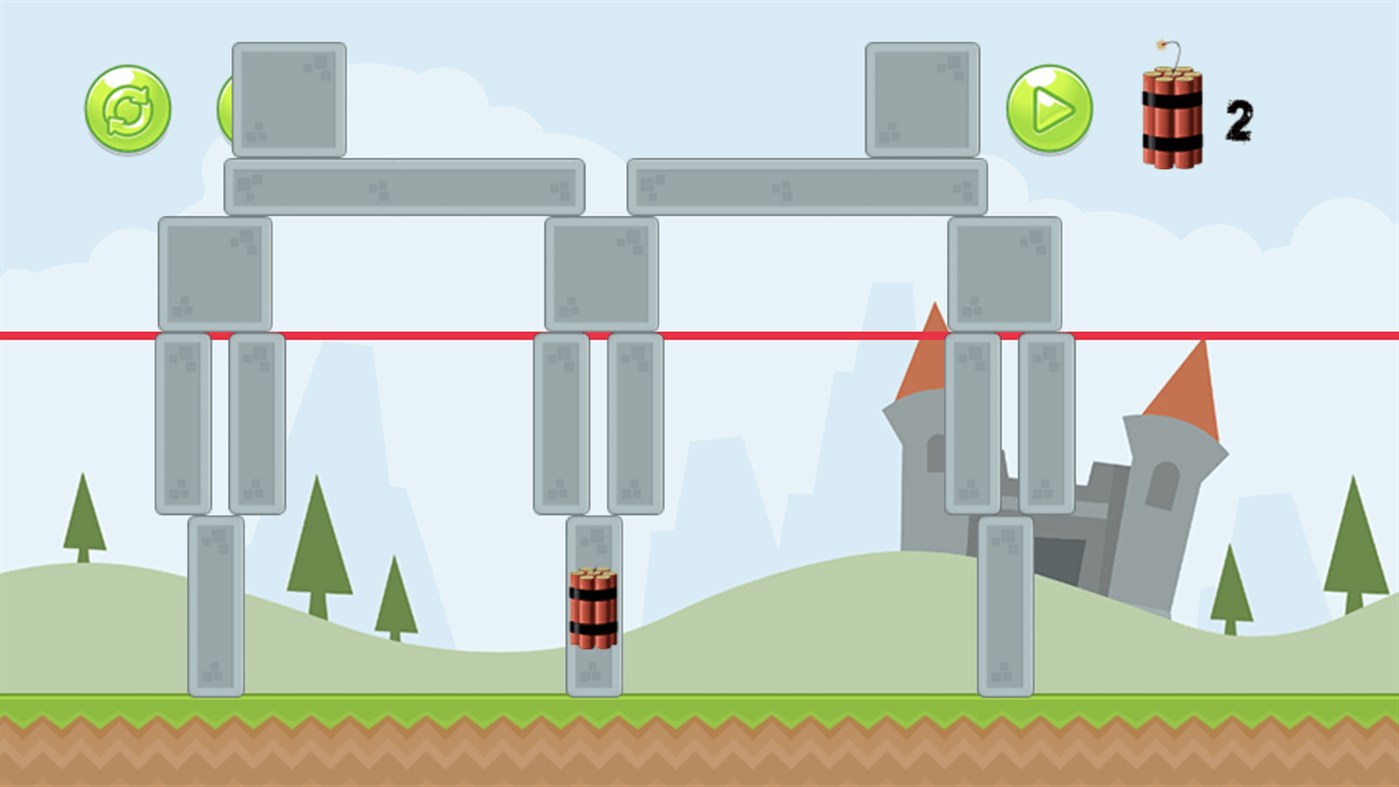Select the wide horizontal beam of the left structure
The width and height of the screenshot is (1399, 787).
[x=405, y=186]
